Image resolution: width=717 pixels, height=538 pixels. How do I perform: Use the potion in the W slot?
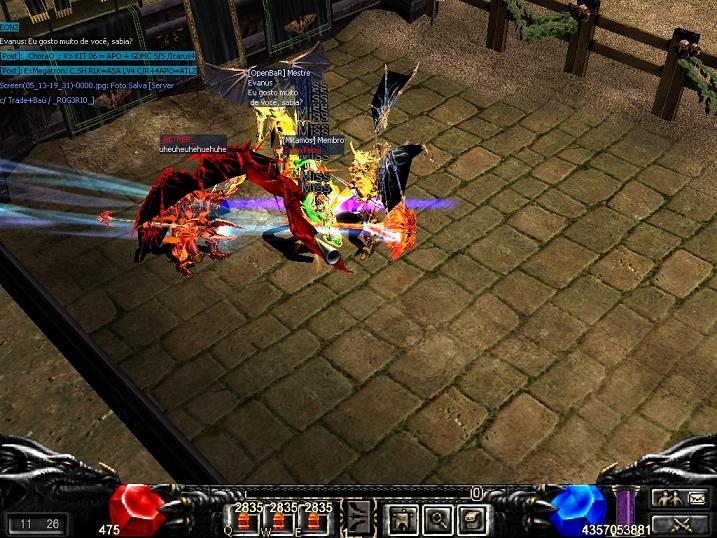click(x=284, y=522)
